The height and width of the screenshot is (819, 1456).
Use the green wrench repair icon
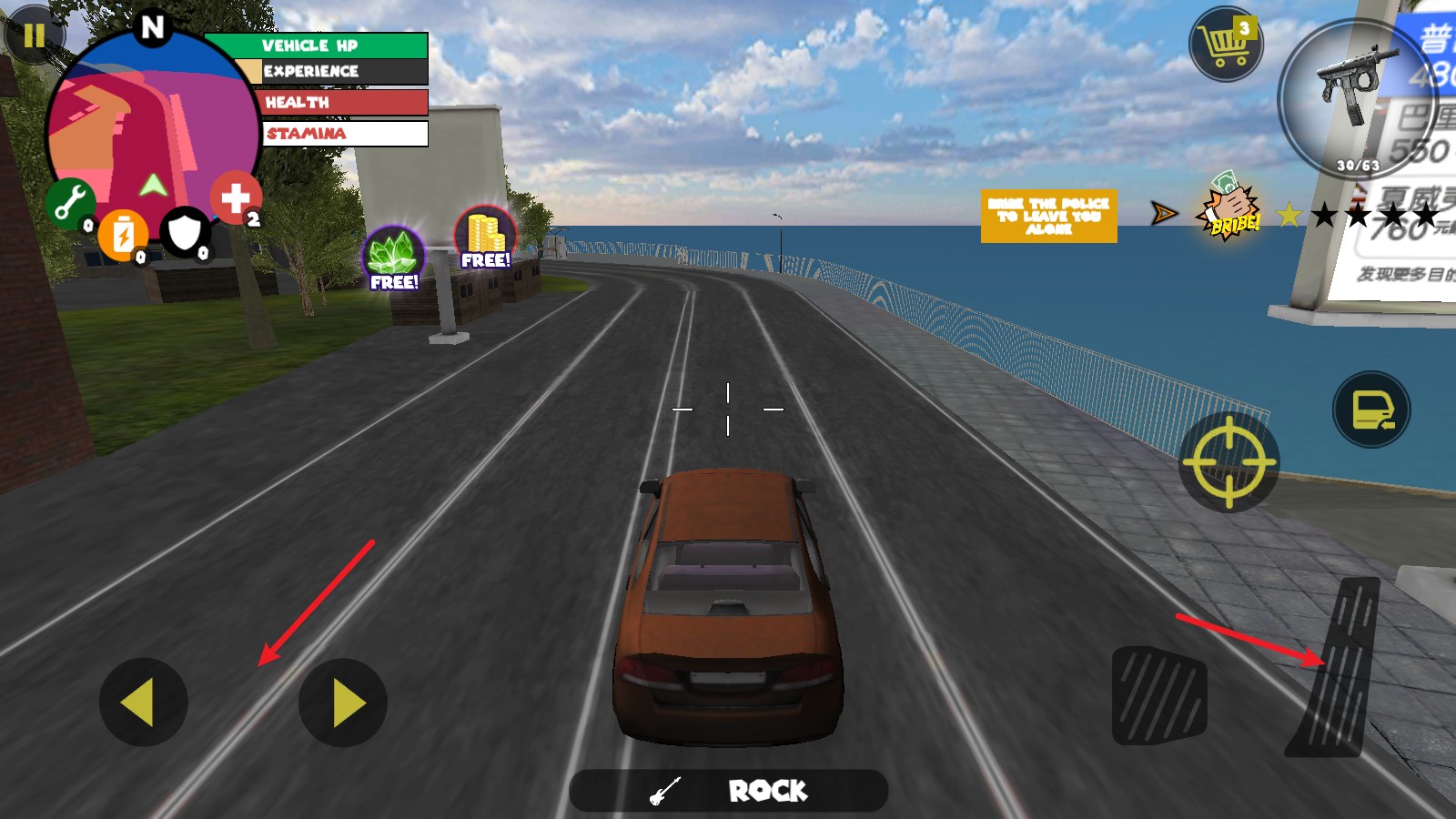pos(70,202)
